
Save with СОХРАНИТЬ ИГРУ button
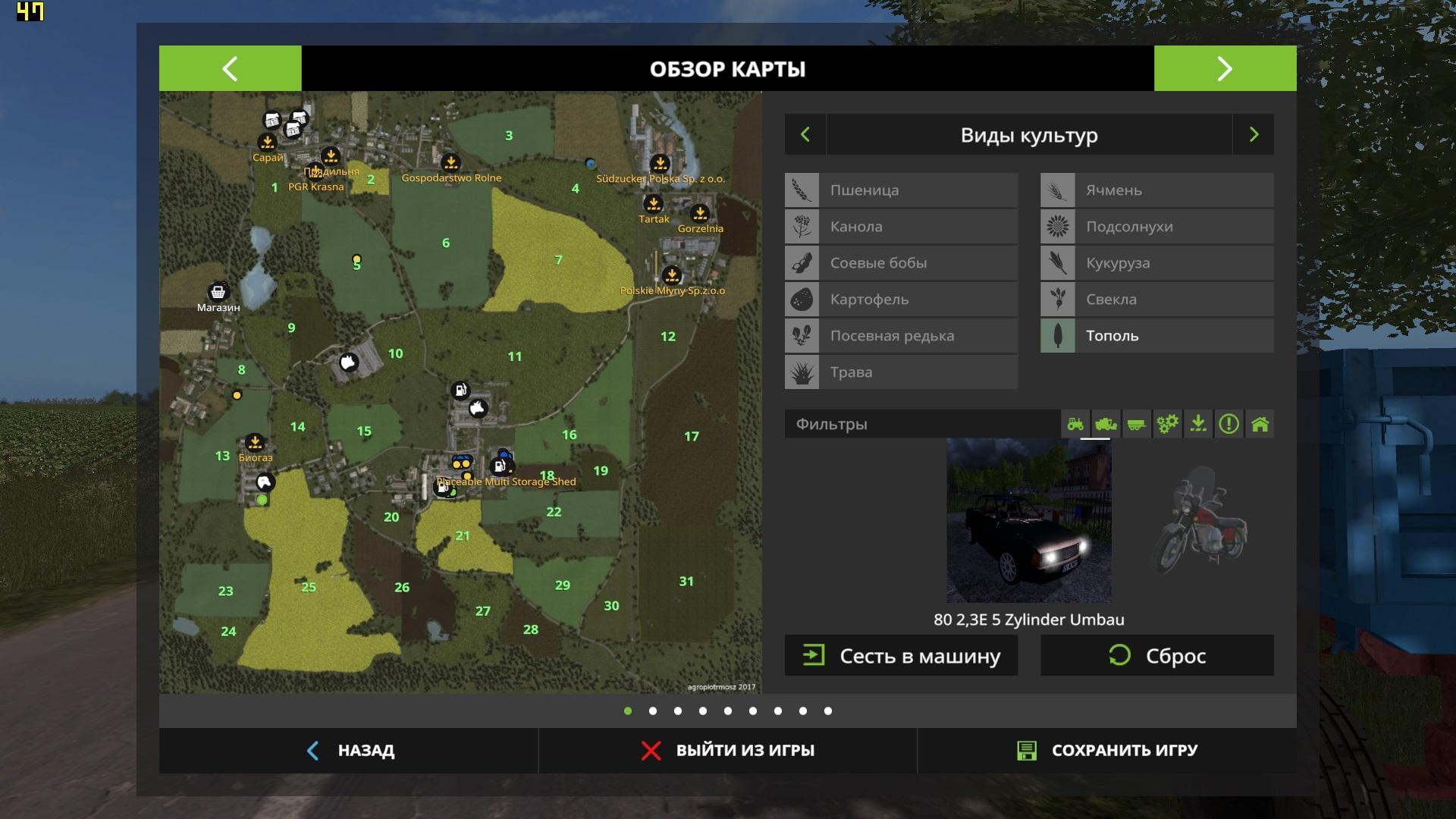[1107, 751]
